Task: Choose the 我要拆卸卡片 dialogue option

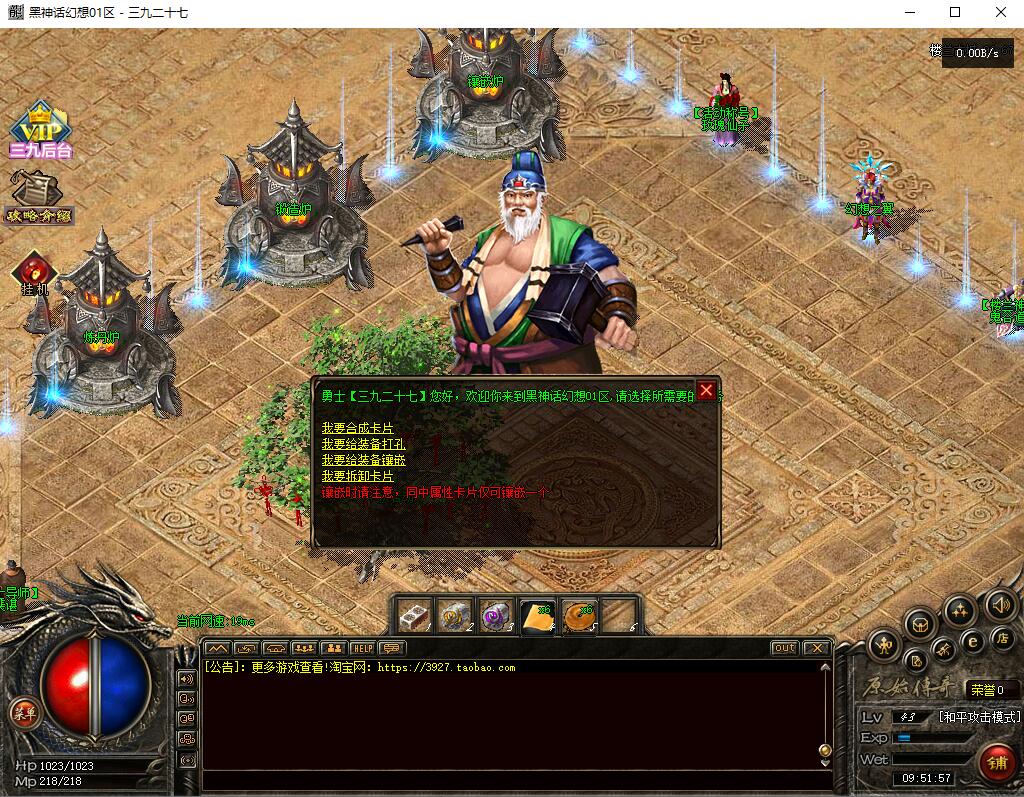Action: (x=357, y=476)
